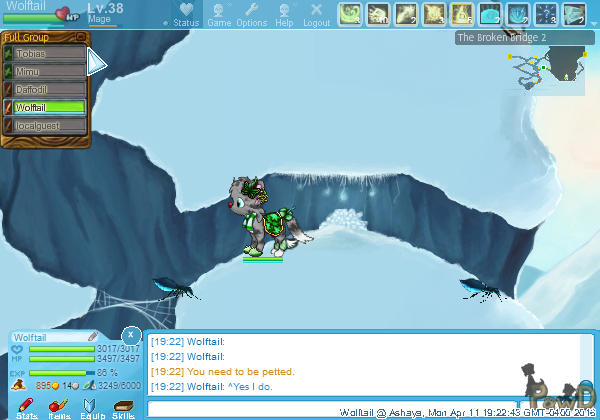Viewport: 600px width, 420px height.
Task: Open the Equip panel
Action: pyautogui.click(x=91, y=408)
